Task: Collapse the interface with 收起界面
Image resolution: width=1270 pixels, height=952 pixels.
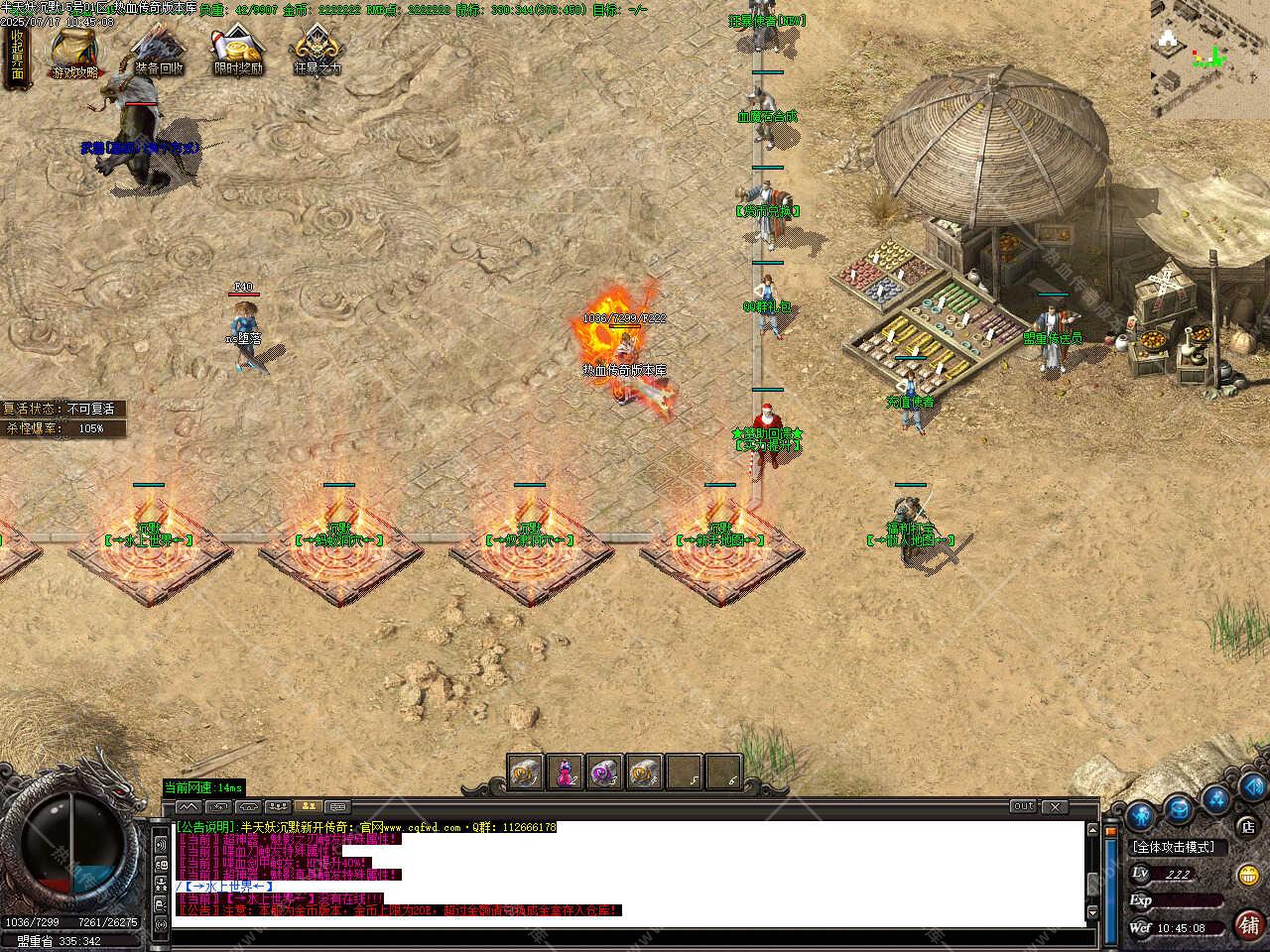Action: 17,57
